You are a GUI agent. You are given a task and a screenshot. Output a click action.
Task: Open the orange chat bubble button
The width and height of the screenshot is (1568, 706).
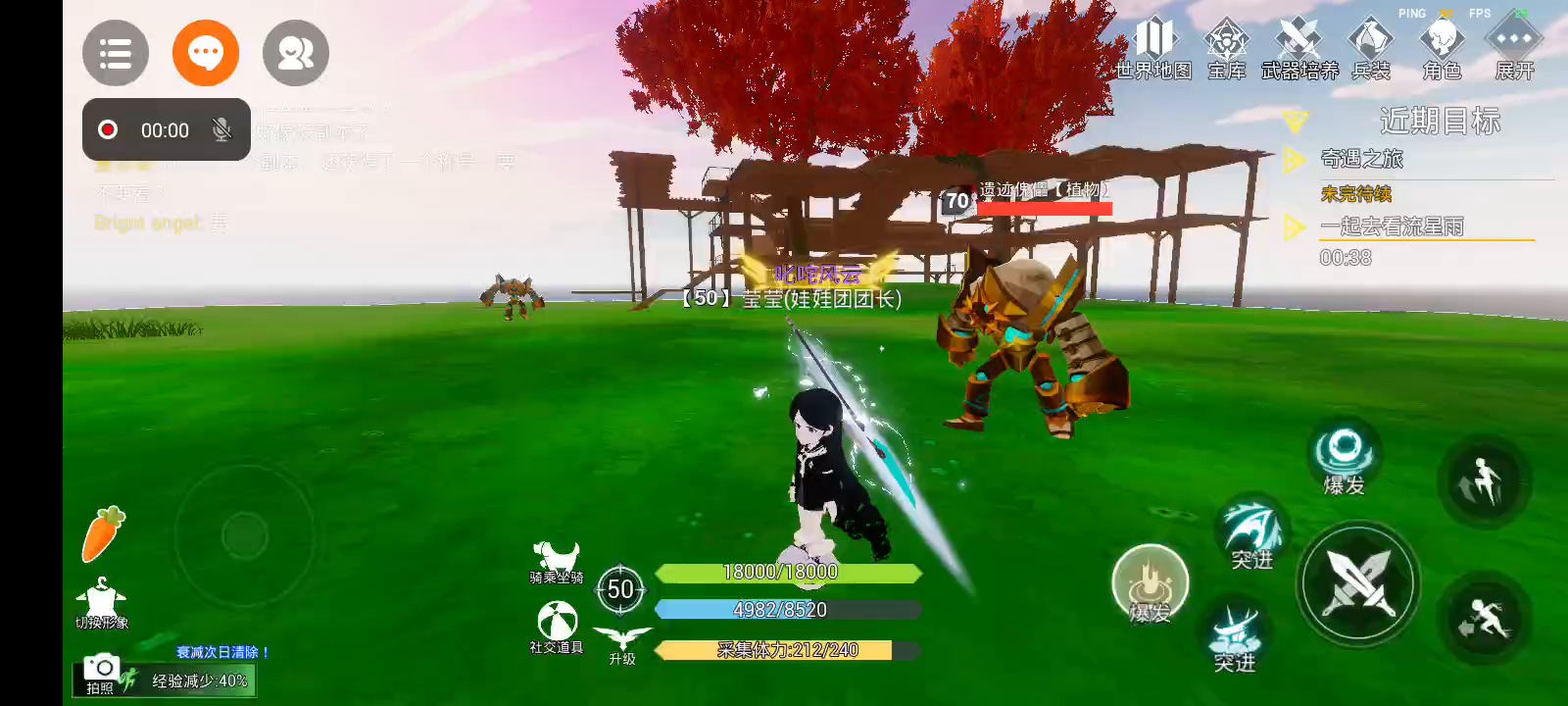(x=206, y=53)
